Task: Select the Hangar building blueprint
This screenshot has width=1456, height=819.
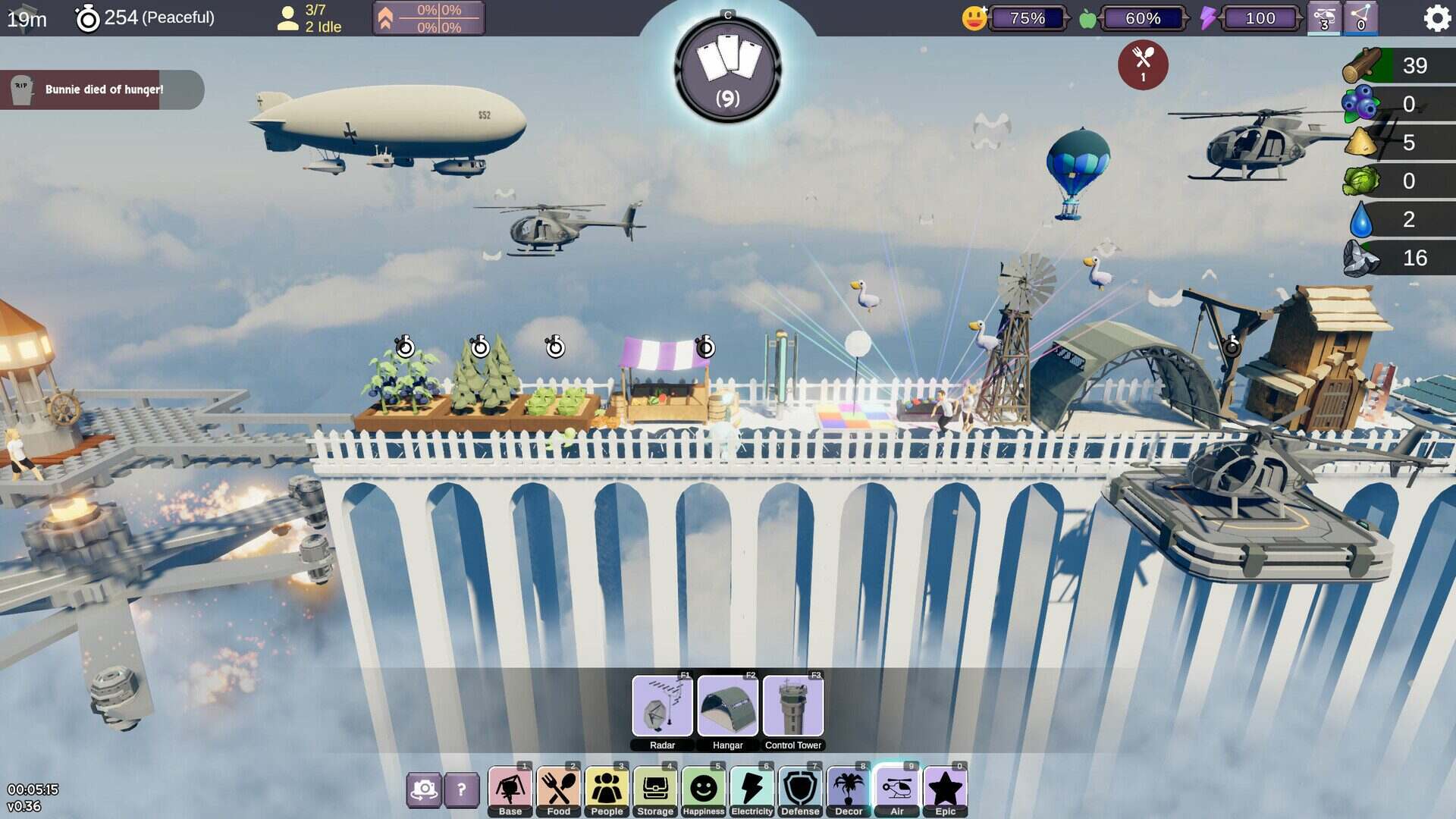Action: coord(727,707)
